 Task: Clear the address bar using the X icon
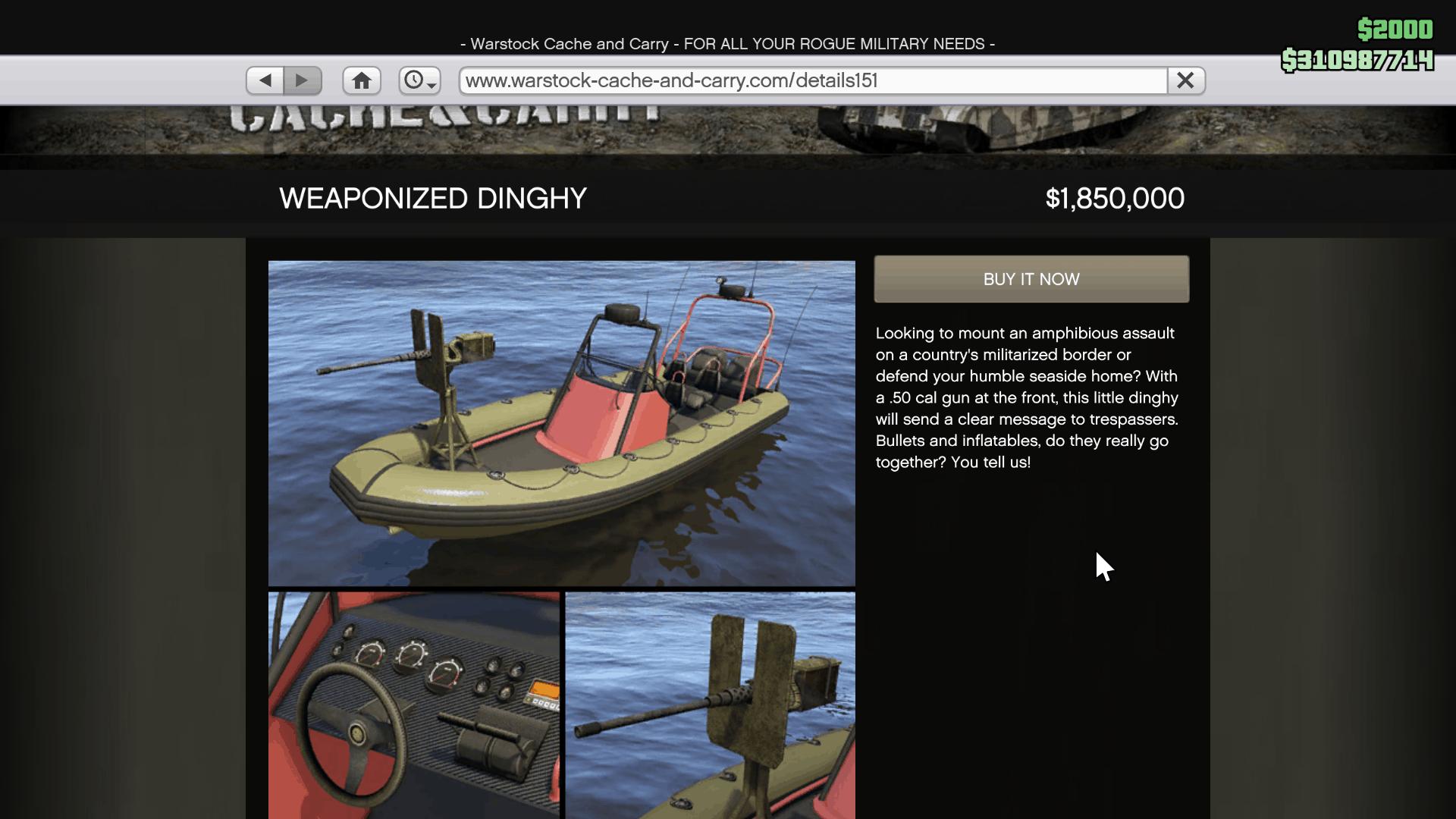1185,80
